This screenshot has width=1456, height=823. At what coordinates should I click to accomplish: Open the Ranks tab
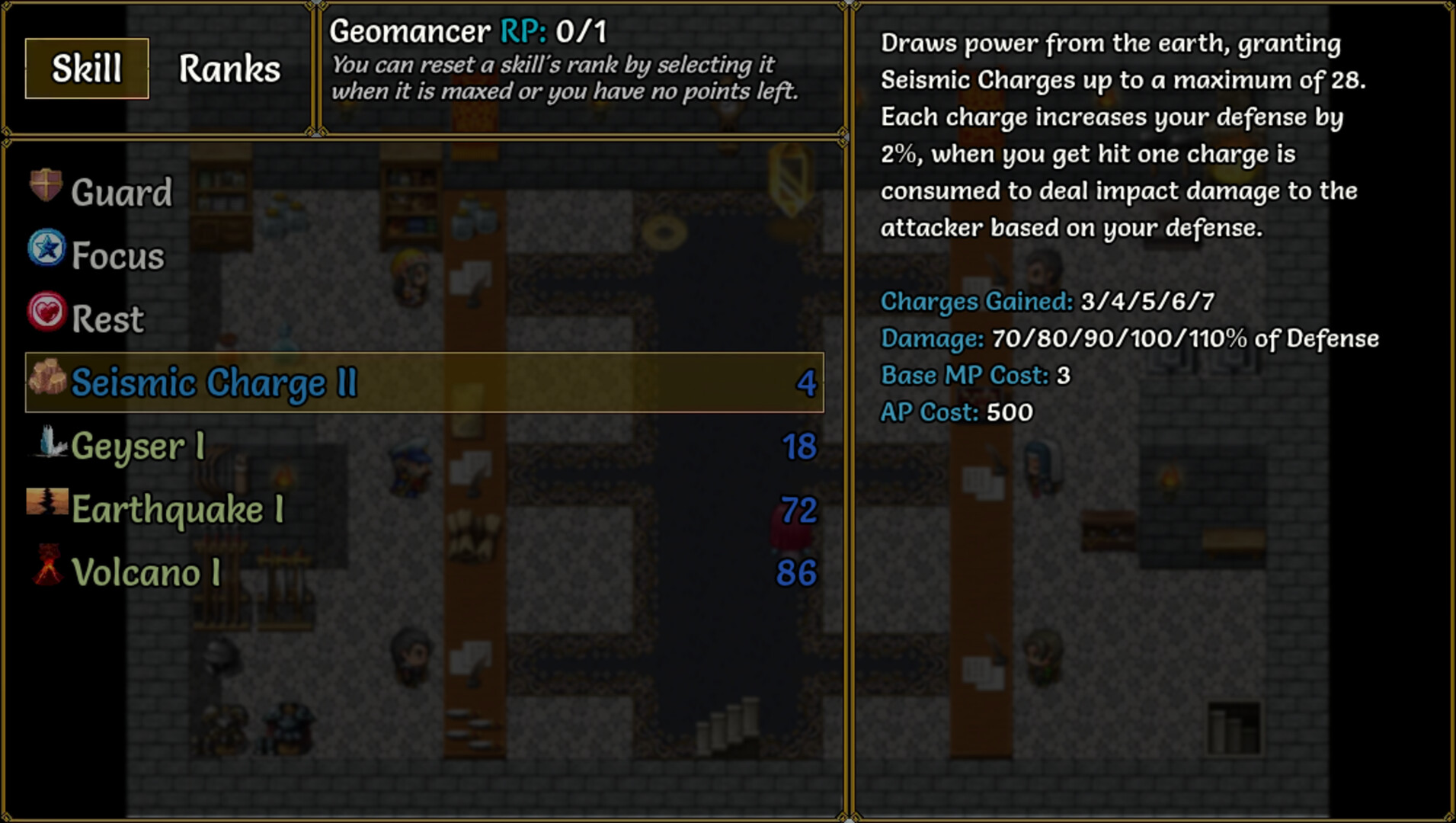229,69
